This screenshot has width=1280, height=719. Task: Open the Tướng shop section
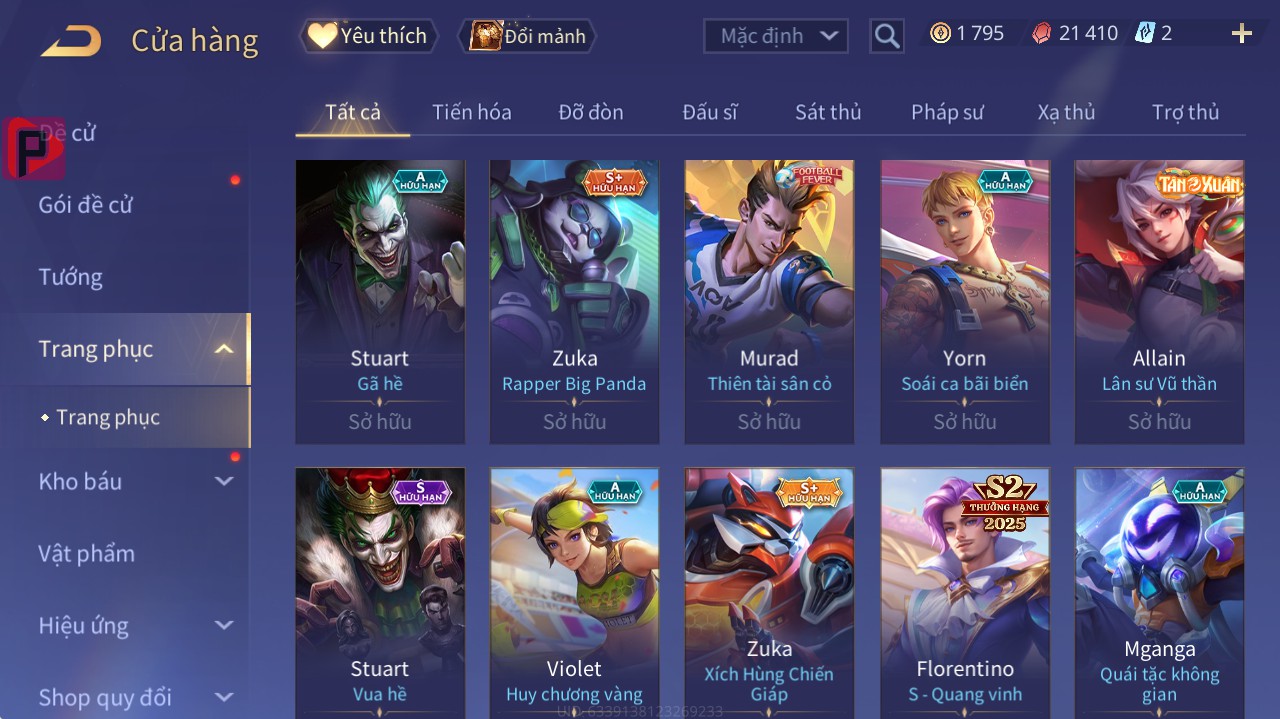click(71, 277)
